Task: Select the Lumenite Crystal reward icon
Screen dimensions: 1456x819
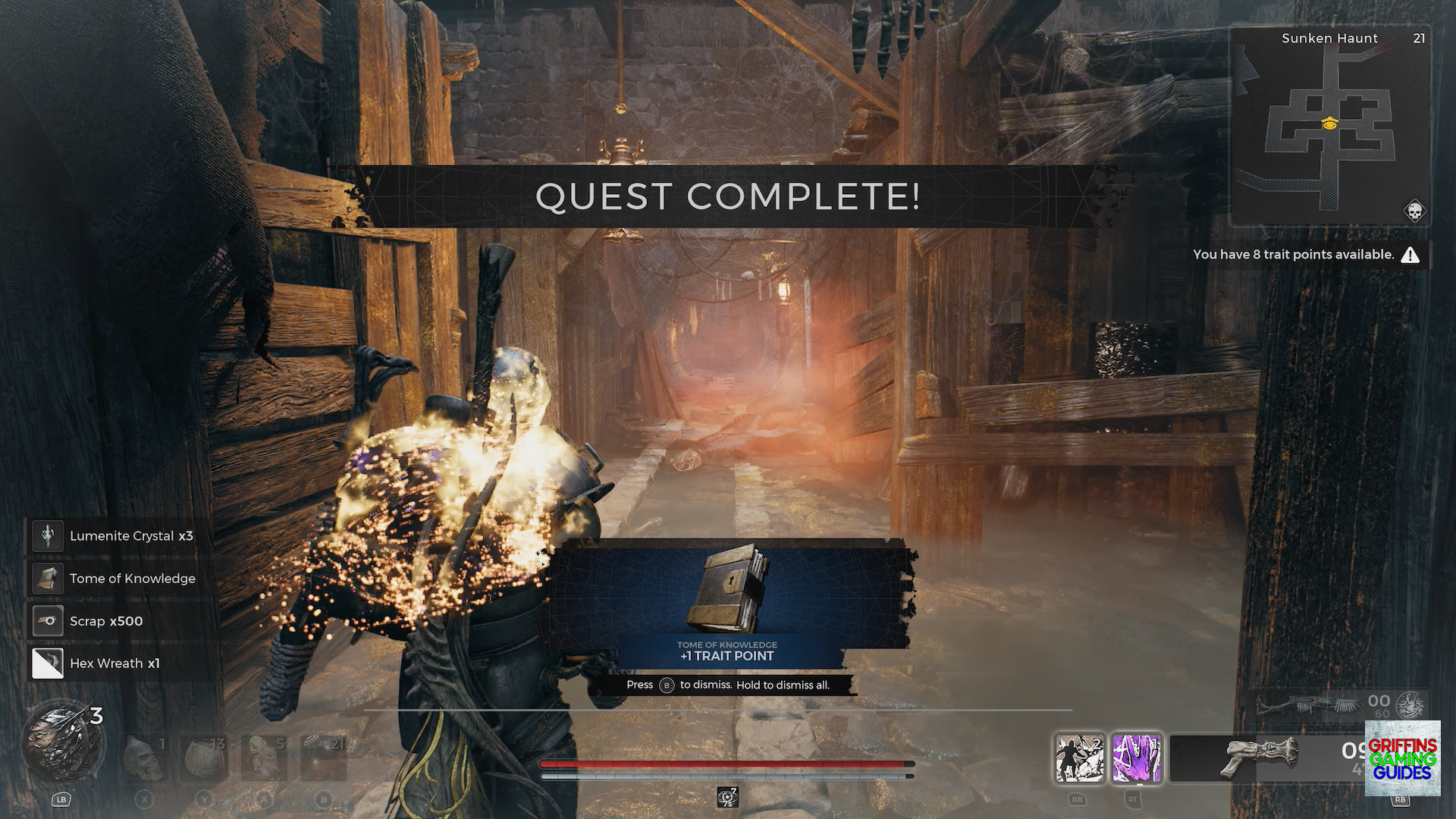Action: pos(46,535)
